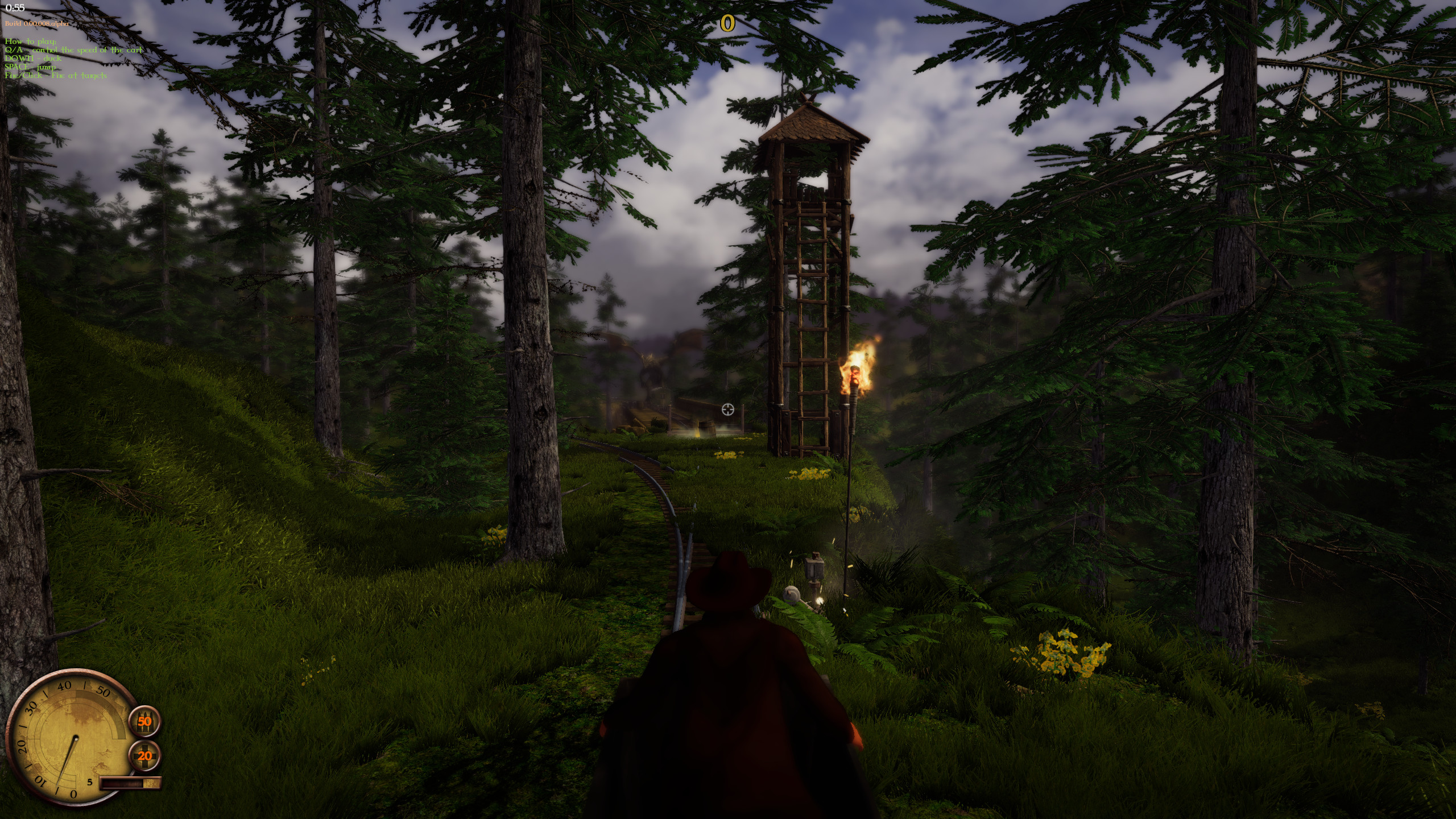Click the 50 mark on the speed dial
The image size is (1456, 819).
103,691
